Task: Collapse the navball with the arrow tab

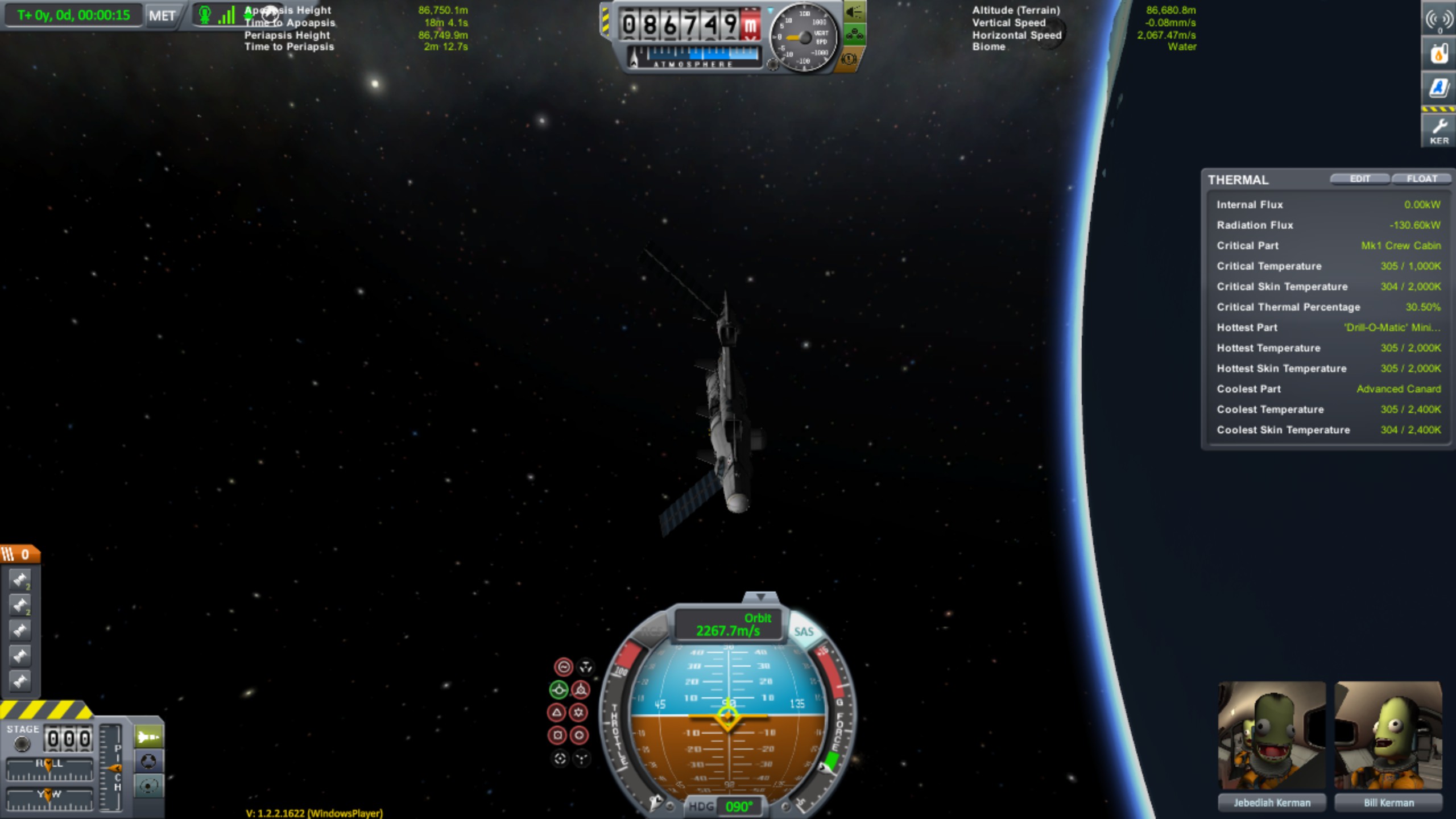Action: pyautogui.click(x=760, y=597)
